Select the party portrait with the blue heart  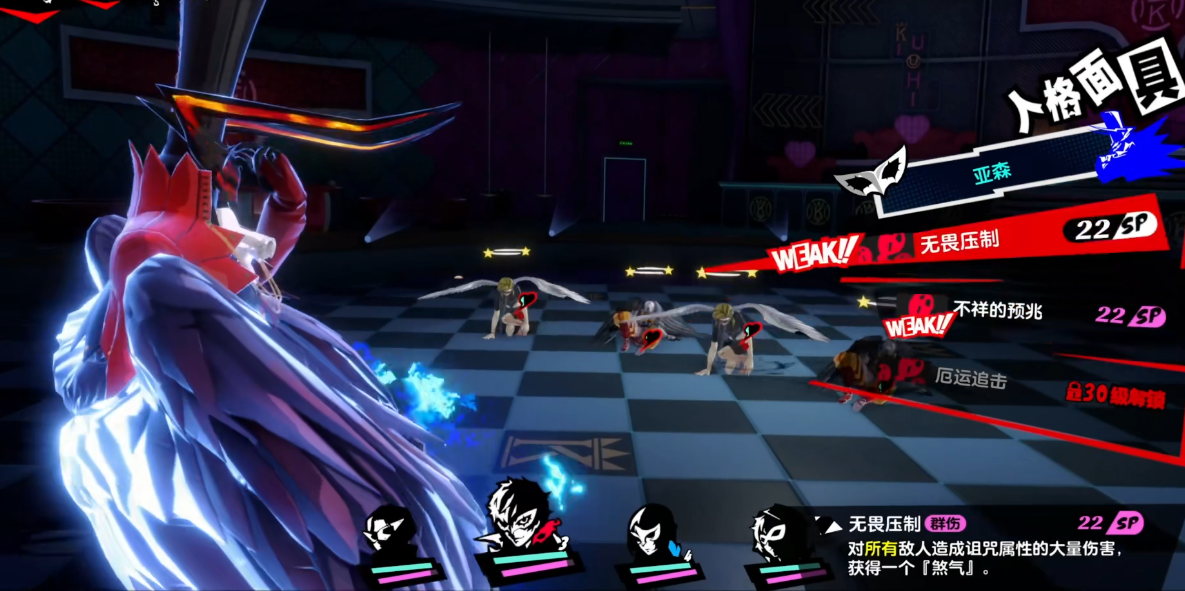pos(653,532)
